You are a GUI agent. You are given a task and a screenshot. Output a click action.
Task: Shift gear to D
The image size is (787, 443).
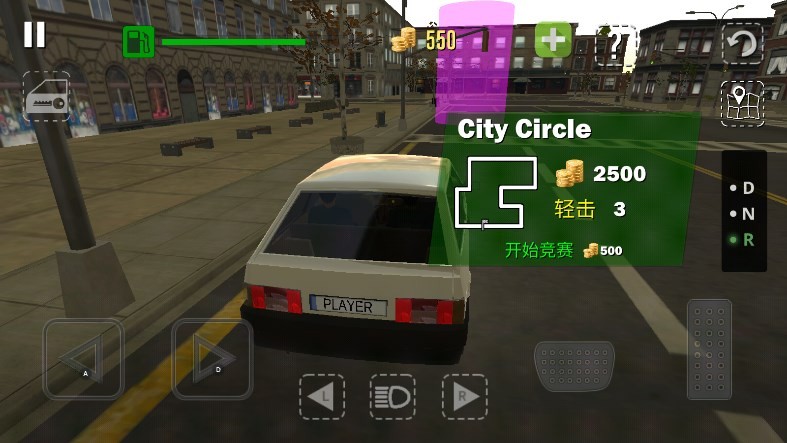(x=747, y=188)
